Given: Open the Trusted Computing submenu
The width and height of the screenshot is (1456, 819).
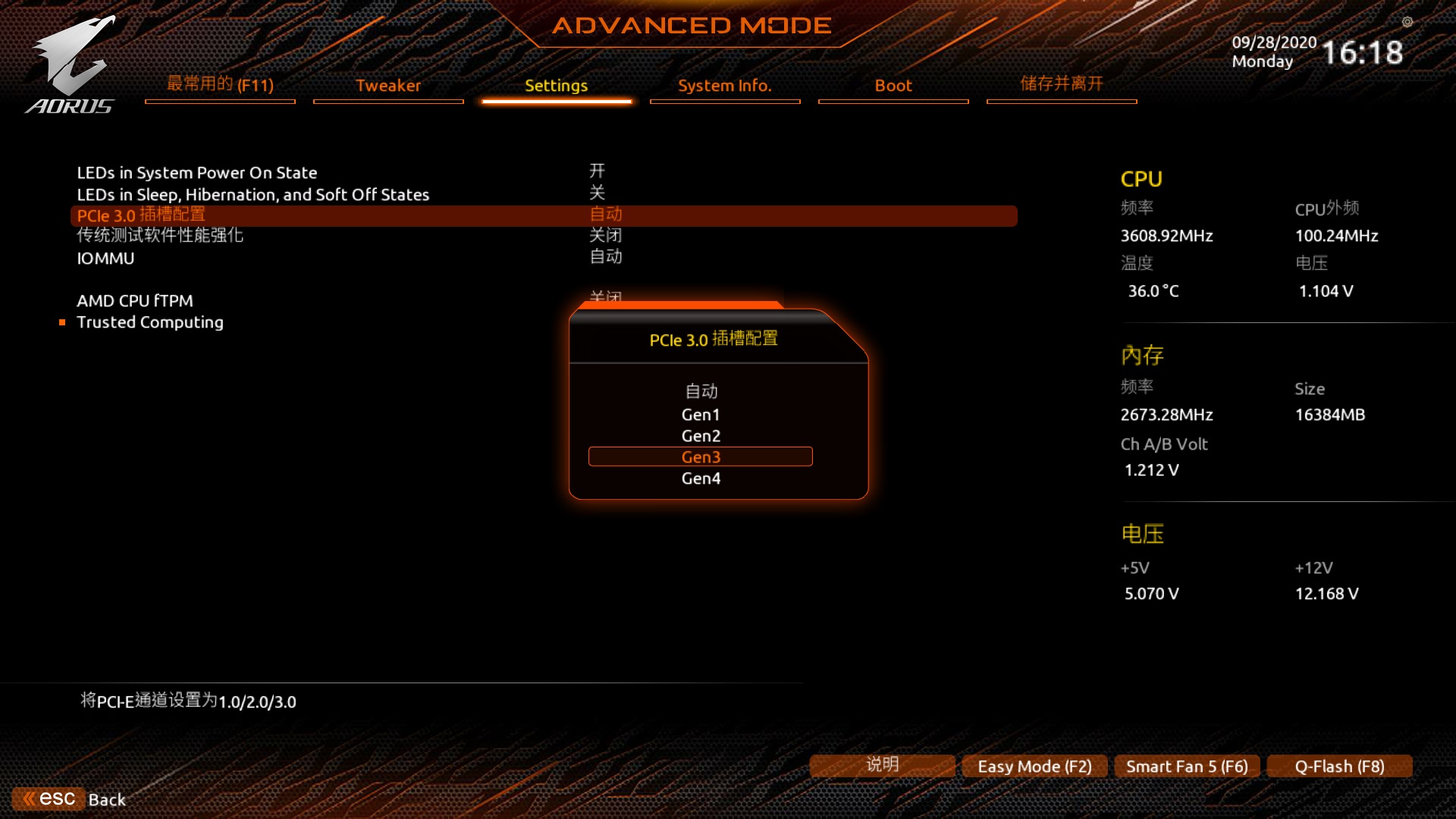Looking at the screenshot, I should tap(149, 322).
